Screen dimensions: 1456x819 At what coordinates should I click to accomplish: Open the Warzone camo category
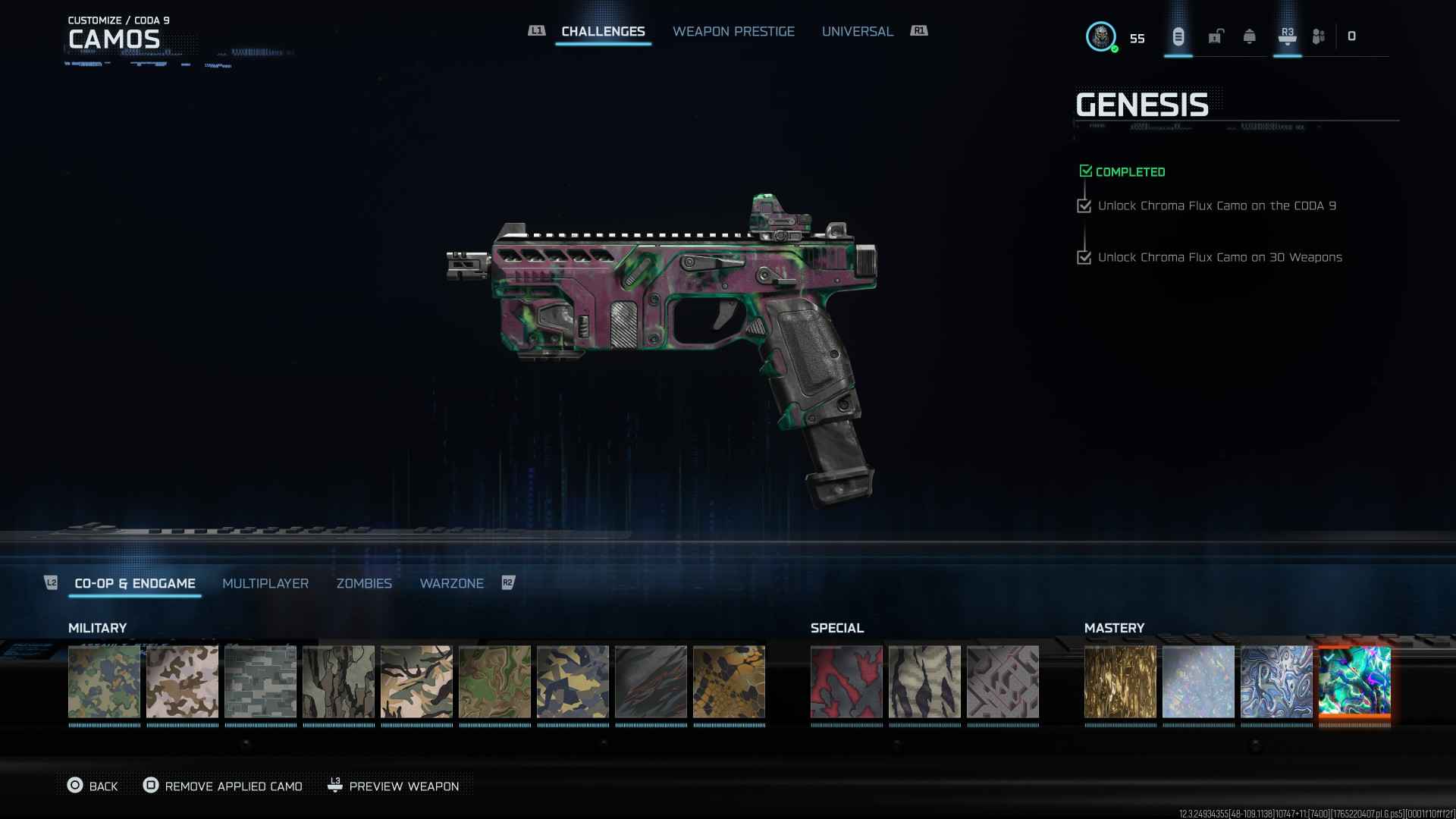click(x=451, y=583)
